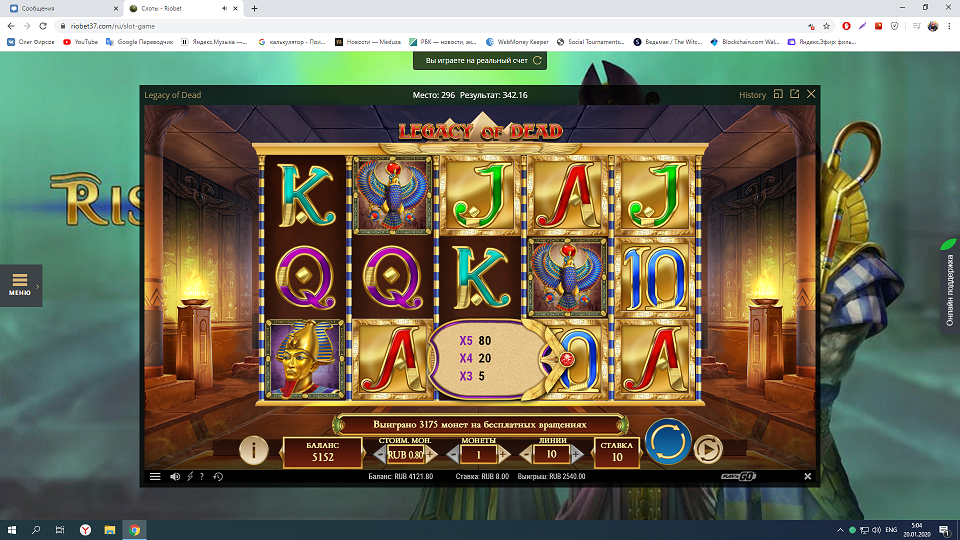The height and width of the screenshot is (540, 960).
Task: Open the game history clock icon
Action: pyautogui.click(x=217, y=477)
